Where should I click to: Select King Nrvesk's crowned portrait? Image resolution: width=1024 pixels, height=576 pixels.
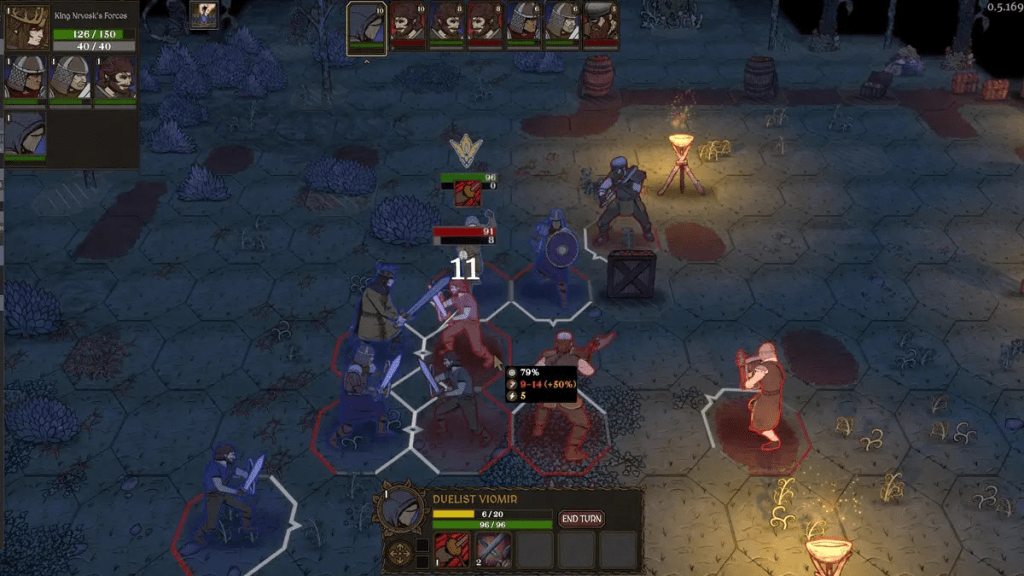click(27, 27)
